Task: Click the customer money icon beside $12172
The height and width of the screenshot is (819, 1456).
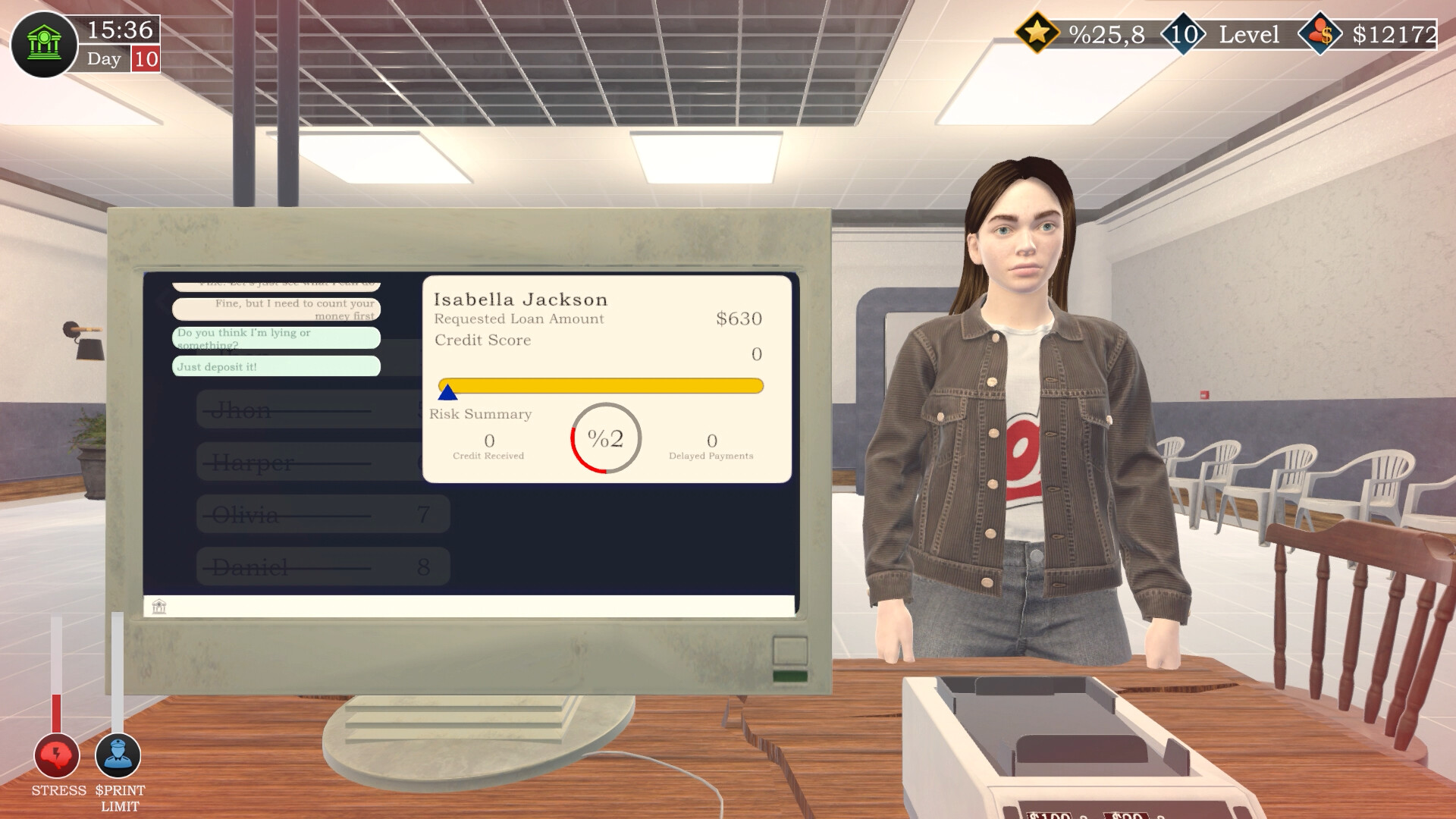Action: click(1319, 33)
